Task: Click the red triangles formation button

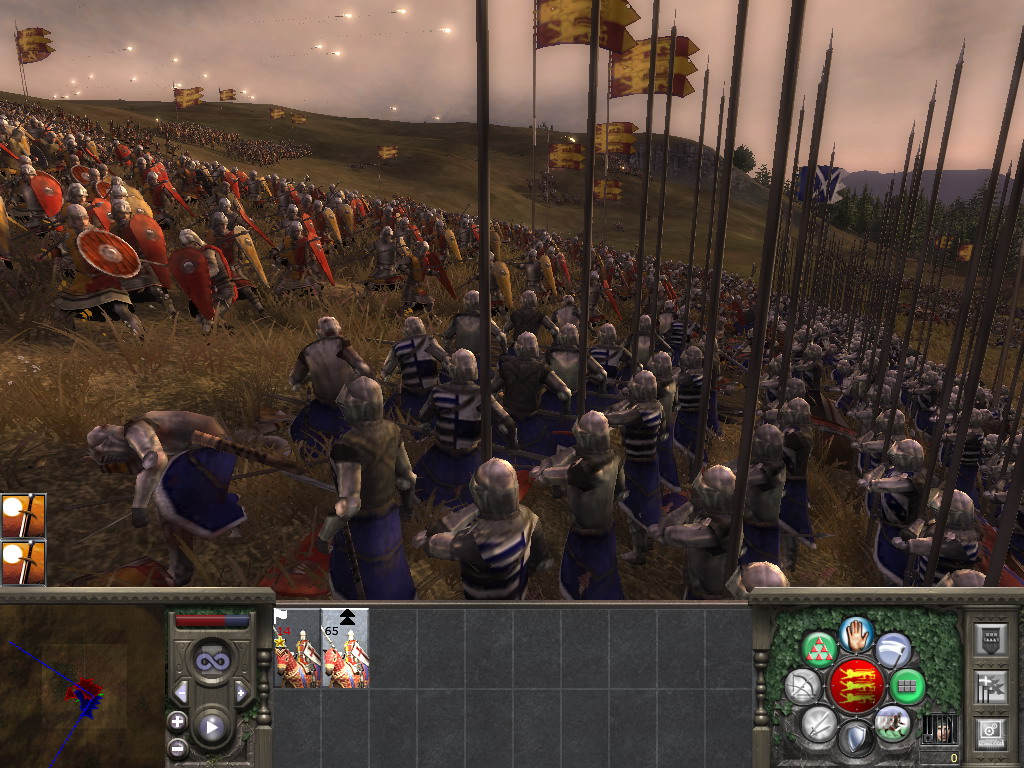Action: [x=820, y=651]
